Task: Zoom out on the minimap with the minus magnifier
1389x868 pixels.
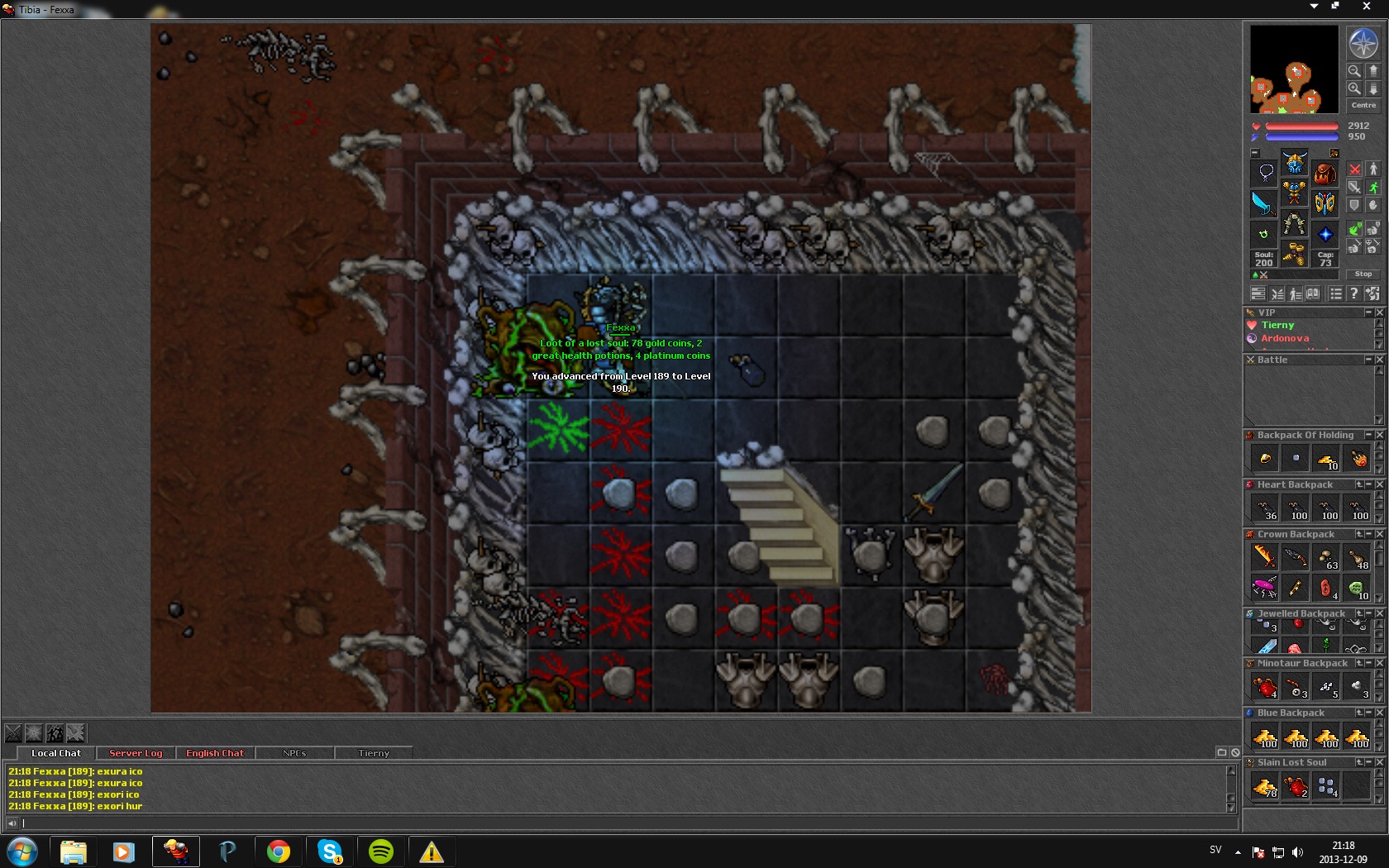Action: click(1354, 71)
